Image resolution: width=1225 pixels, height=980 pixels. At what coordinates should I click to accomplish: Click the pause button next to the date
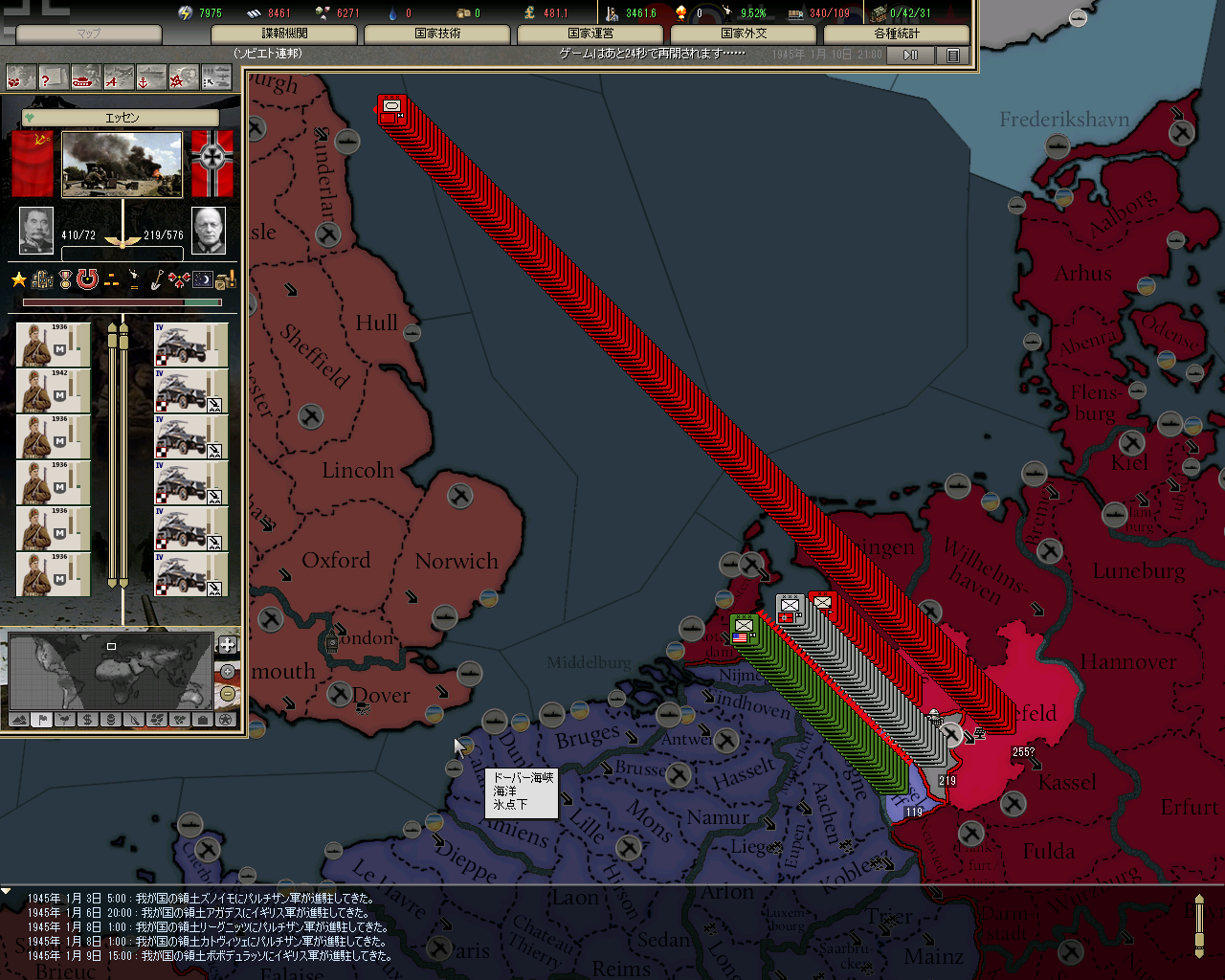[x=909, y=55]
